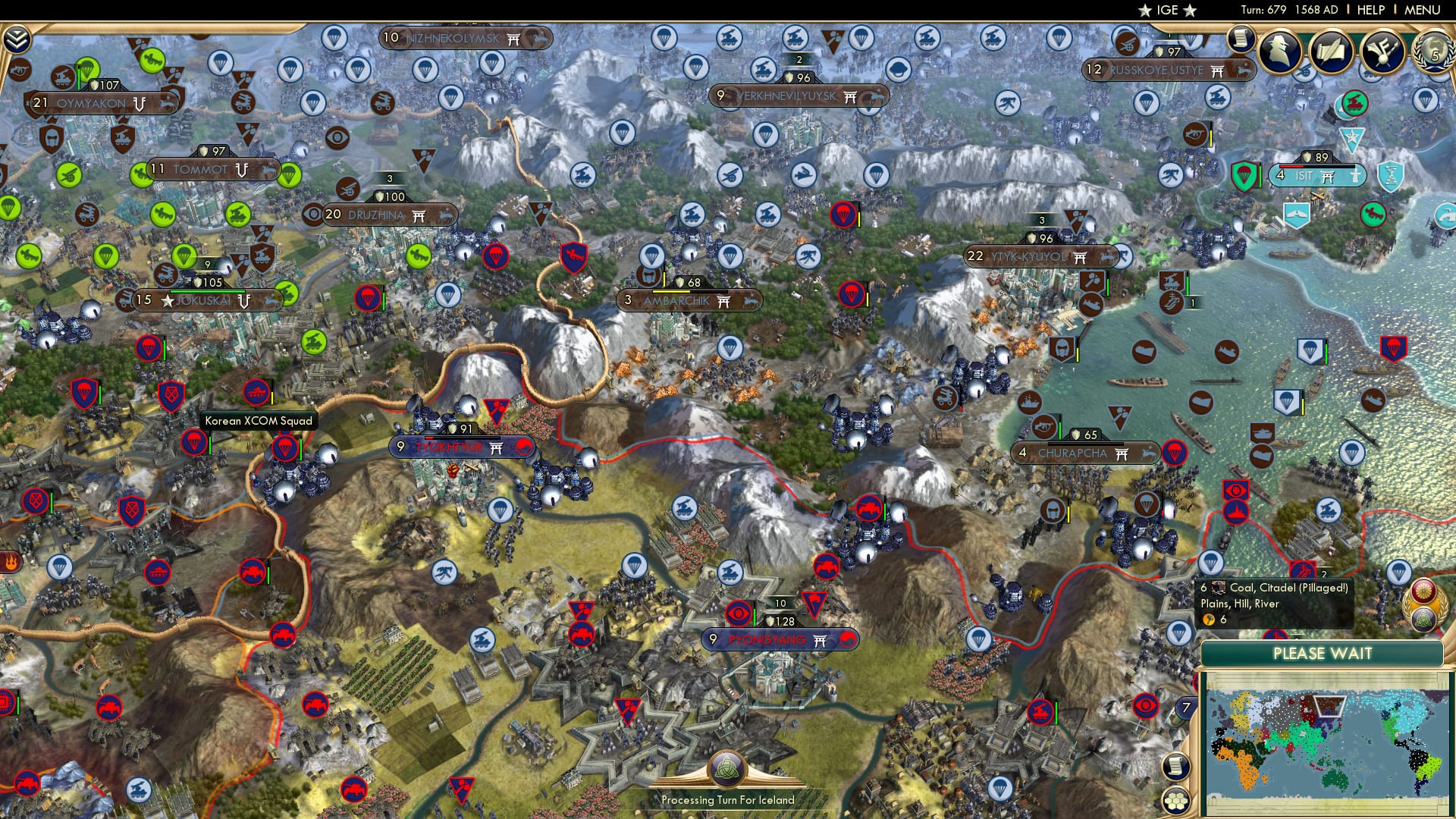
Task: Open the Espionage overview spy icon
Action: pyautogui.click(x=1280, y=50)
